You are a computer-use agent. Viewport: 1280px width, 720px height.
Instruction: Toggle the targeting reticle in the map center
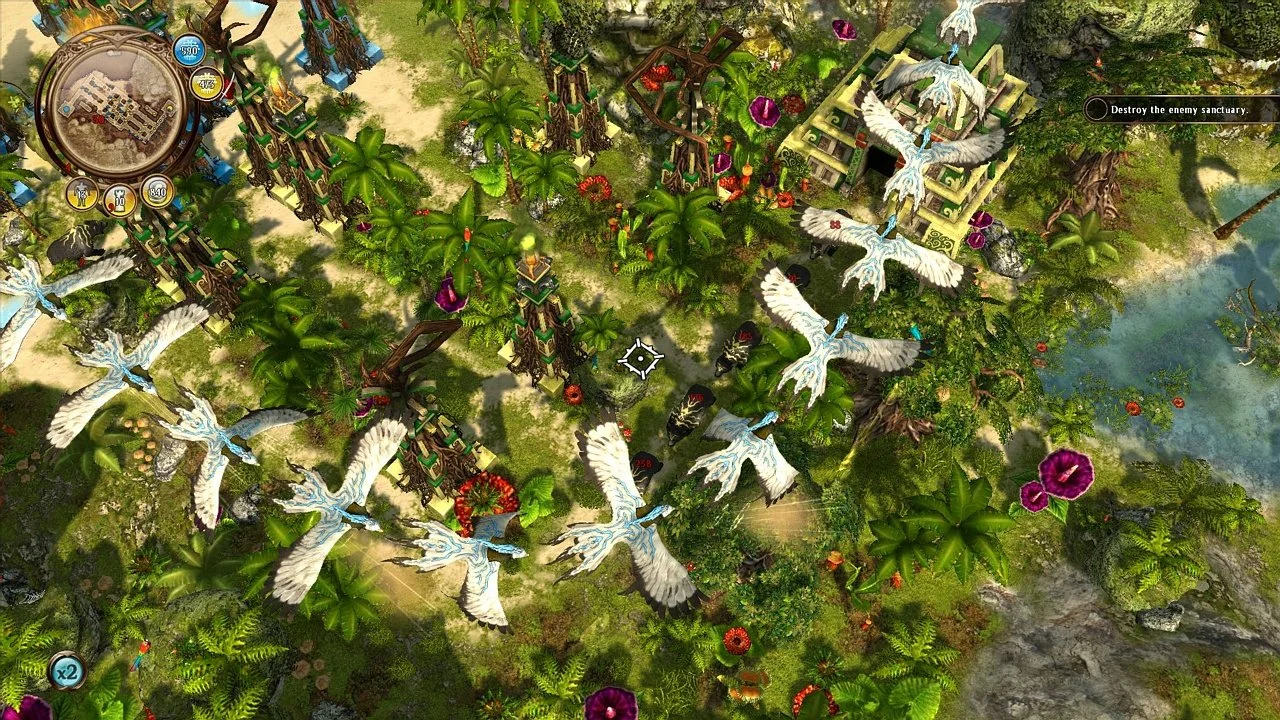pos(638,360)
